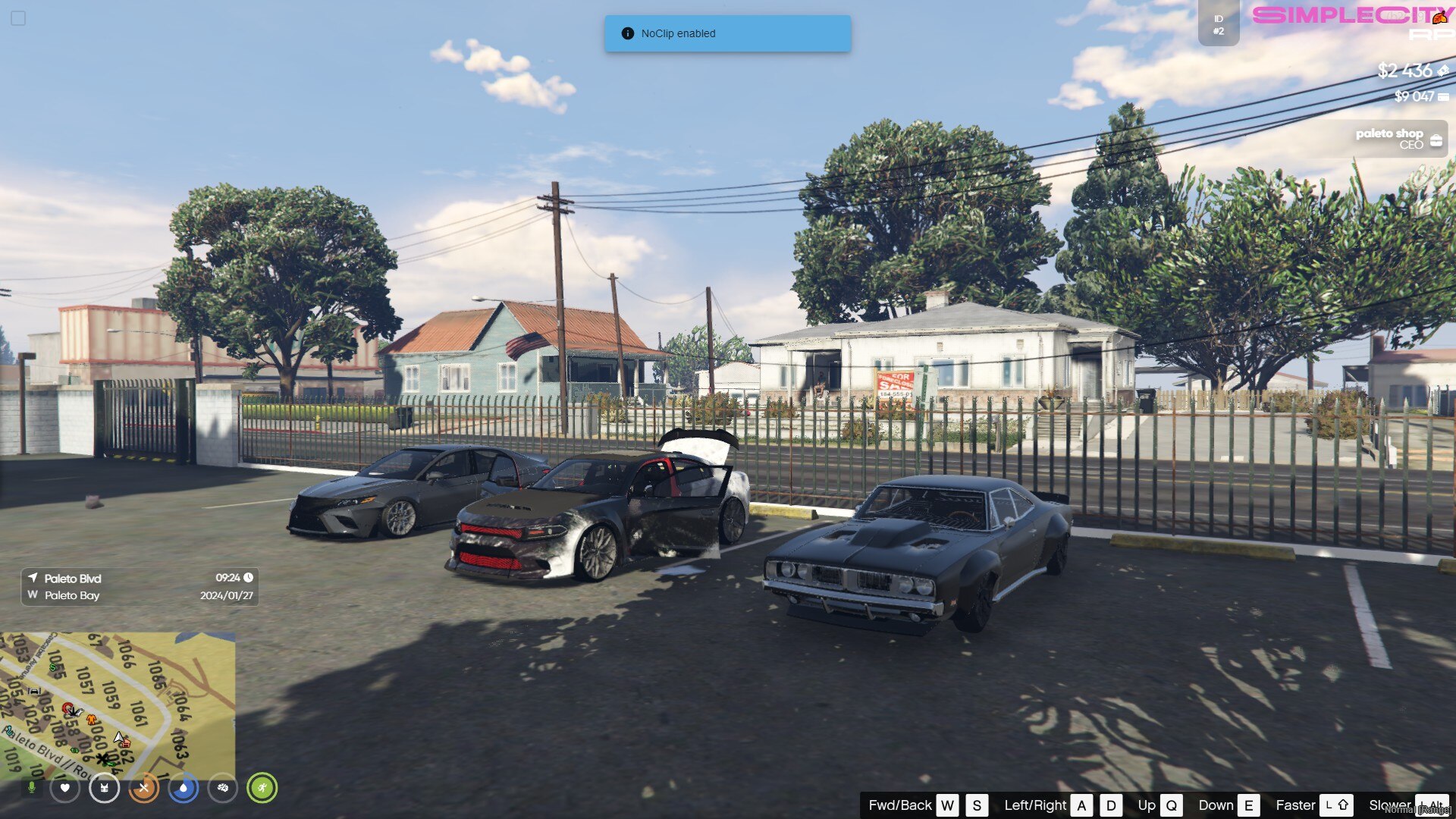Click the clock icon next to 09:24
The height and width of the screenshot is (819, 1456).
[x=248, y=578]
